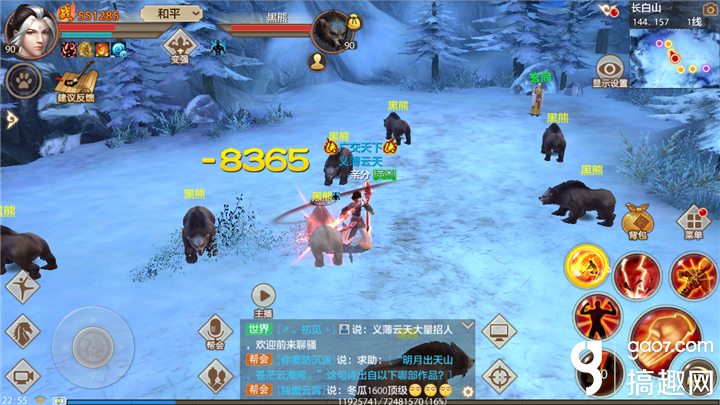720x405 pixels.
Task: Select the black bear target portrait
Action: click(x=333, y=31)
